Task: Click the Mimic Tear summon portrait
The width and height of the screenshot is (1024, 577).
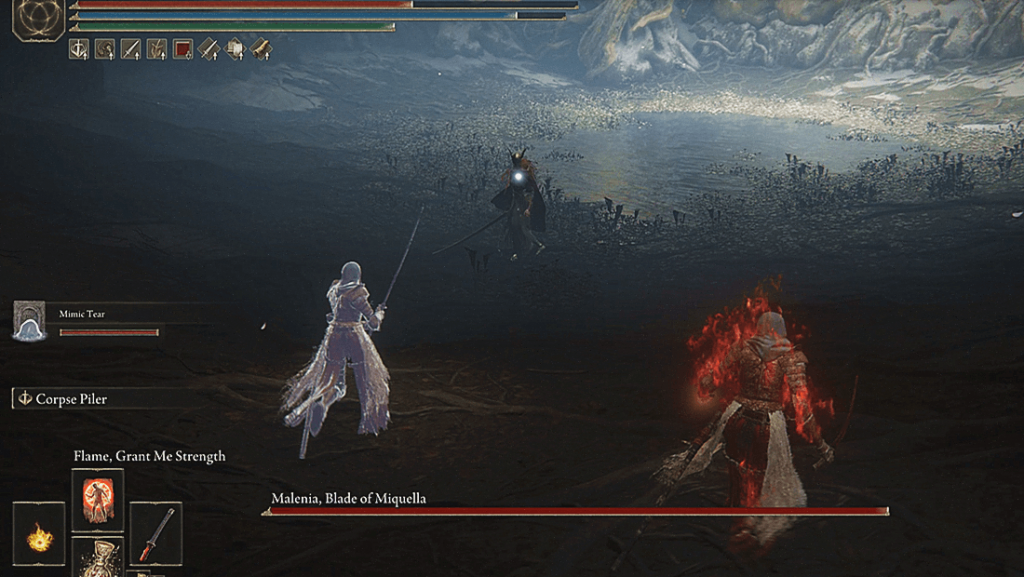Action: 29,321
